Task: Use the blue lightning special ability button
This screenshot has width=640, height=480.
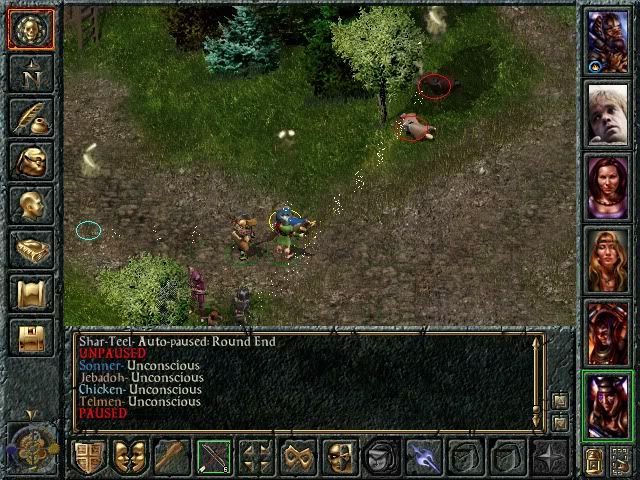Action: [x=422, y=457]
